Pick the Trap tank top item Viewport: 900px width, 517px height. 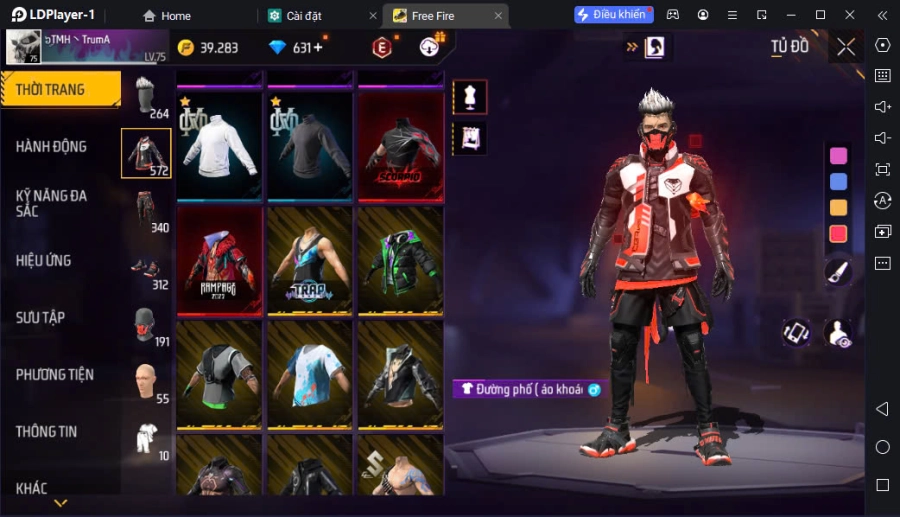click(310, 260)
